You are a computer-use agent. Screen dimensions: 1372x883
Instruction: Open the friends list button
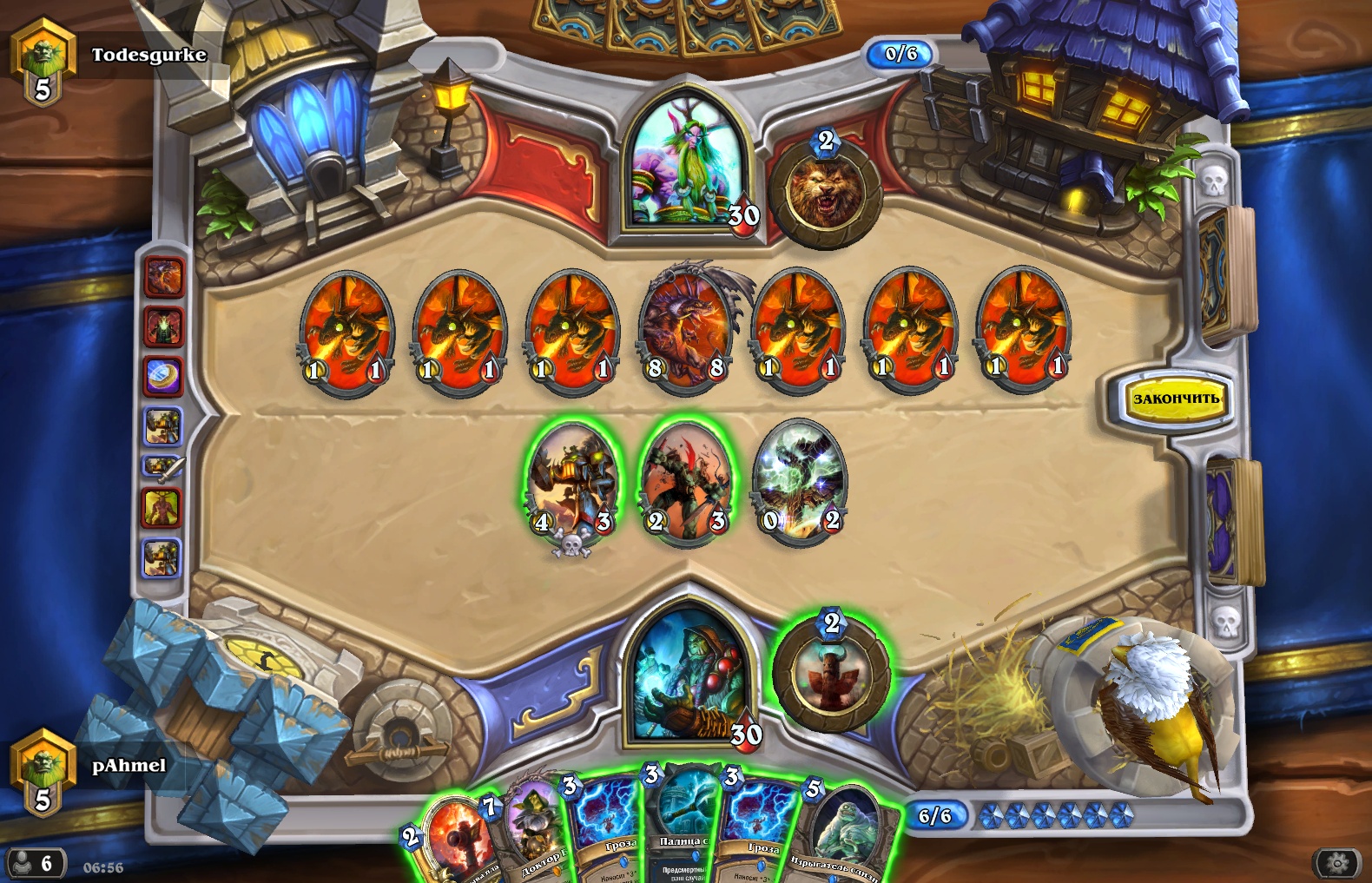pyautogui.click(x=33, y=863)
